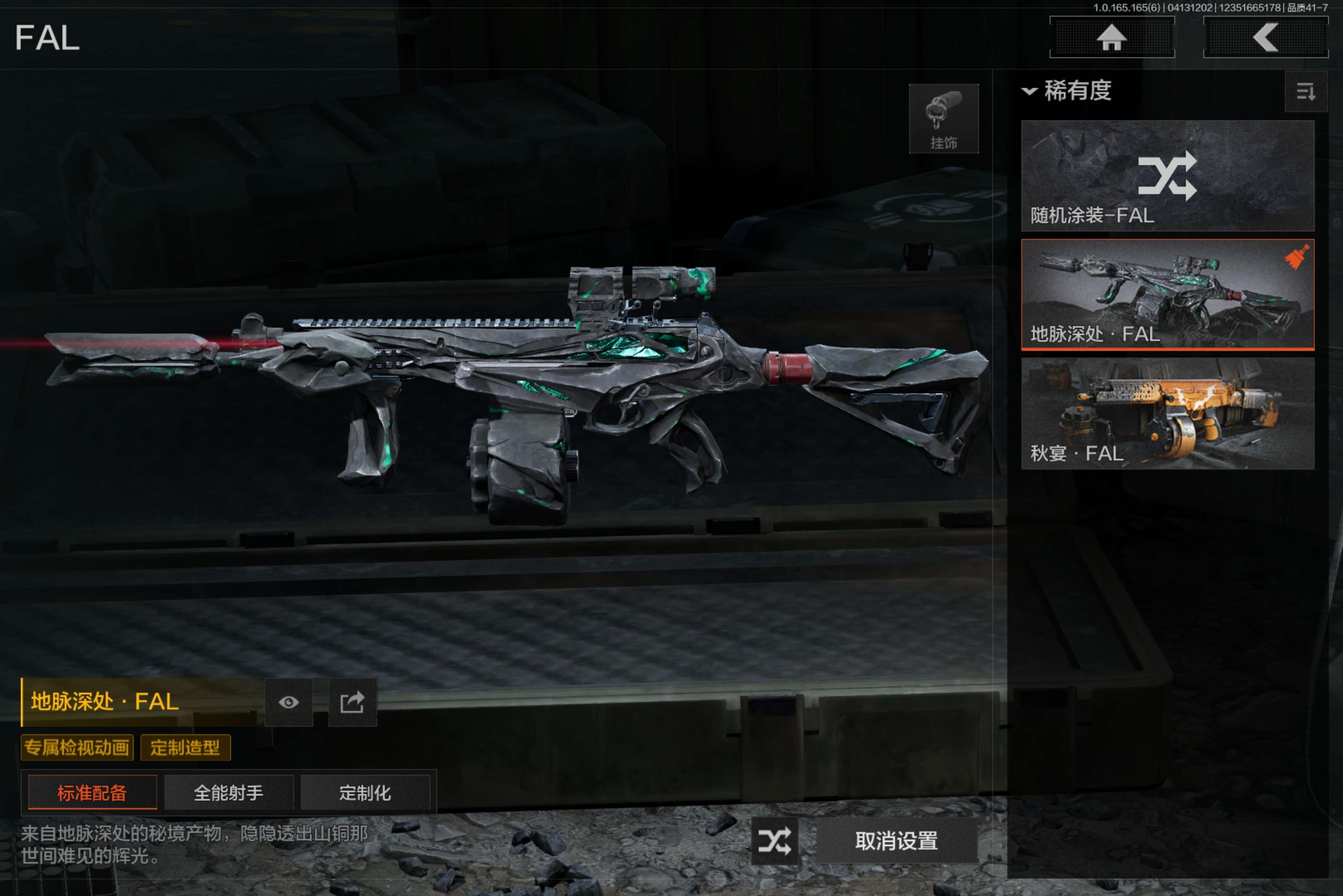This screenshot has width=1343, height=896.
Task: Expand the 稀有度 sort dropdown
Action: pos(1067,91)
